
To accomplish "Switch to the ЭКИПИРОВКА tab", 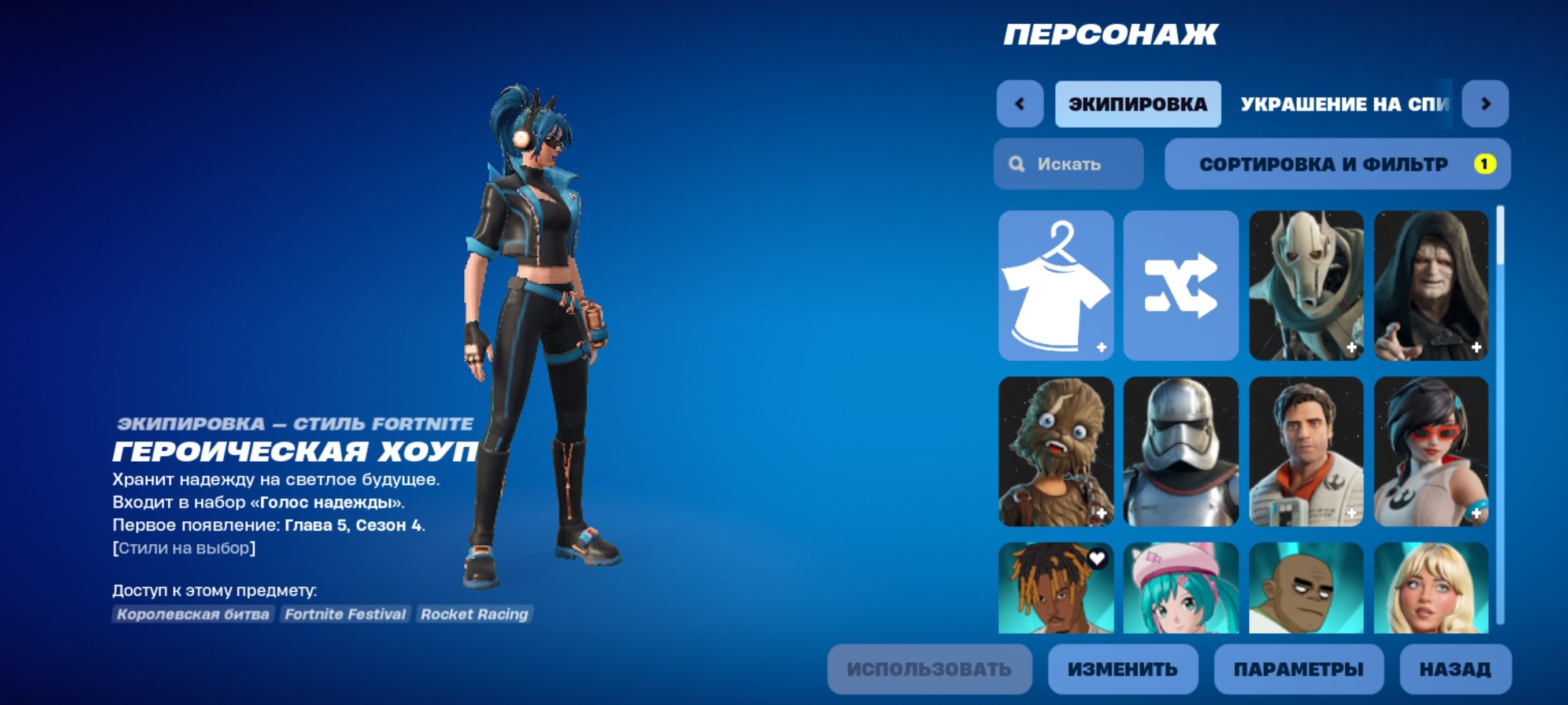I will pyautogui.click(x=1137, y=103).
